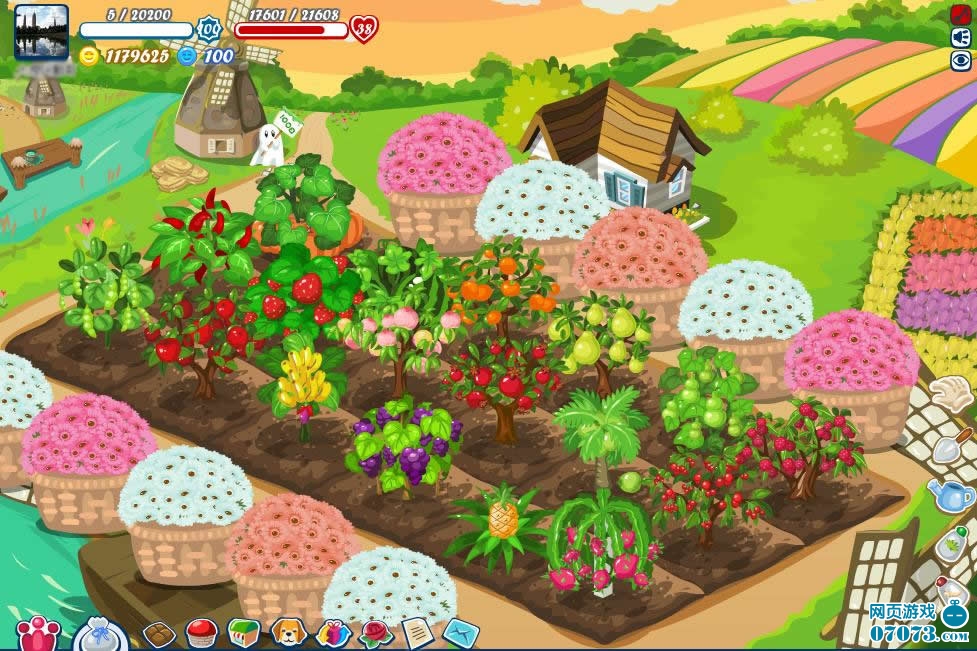
Task: Open the paper note log icon
Action: pyautogui.click(x=417, y=633)
